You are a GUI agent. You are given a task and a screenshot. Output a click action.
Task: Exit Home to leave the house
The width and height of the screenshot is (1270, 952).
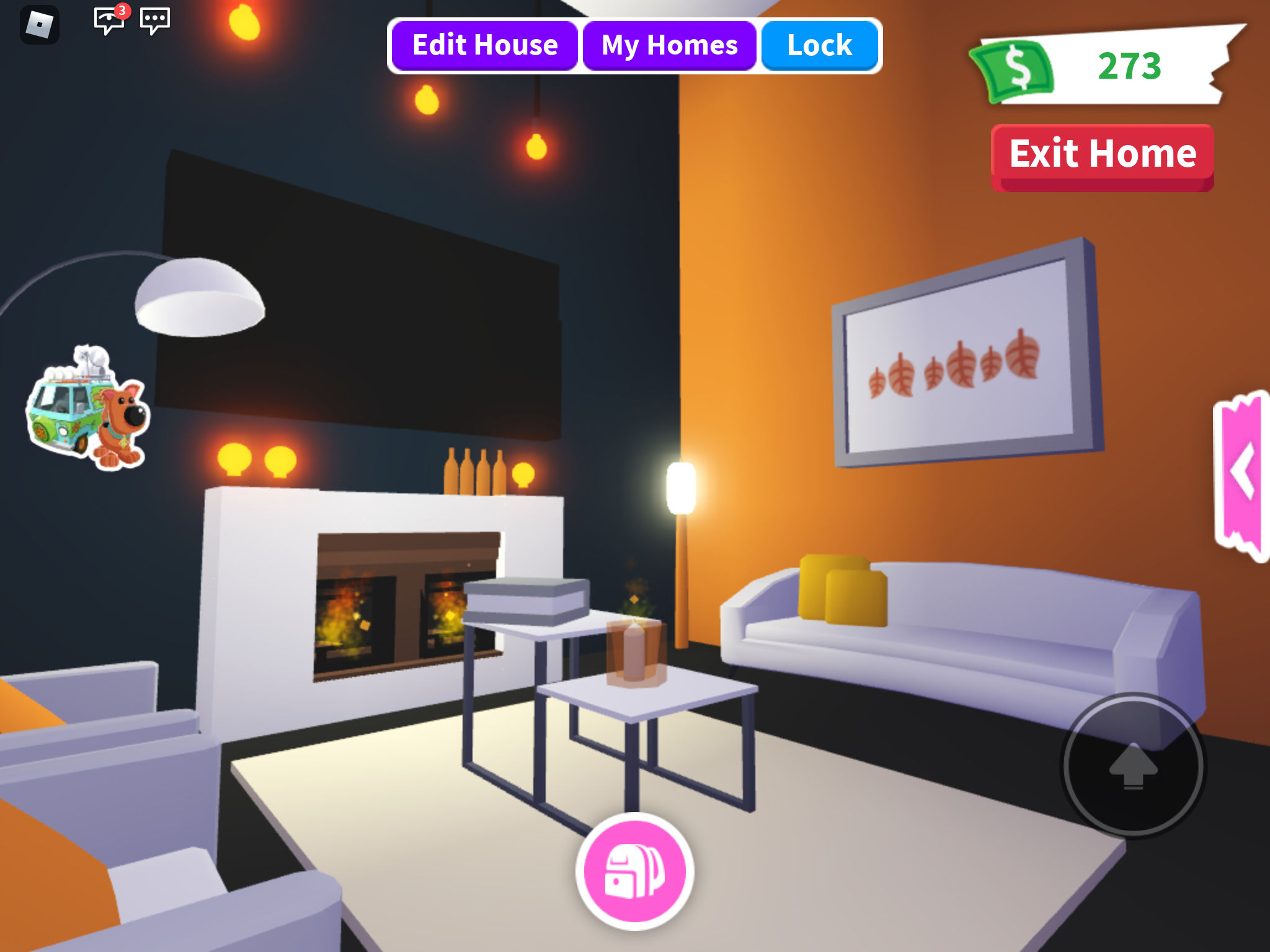[x=1102, y=155]
